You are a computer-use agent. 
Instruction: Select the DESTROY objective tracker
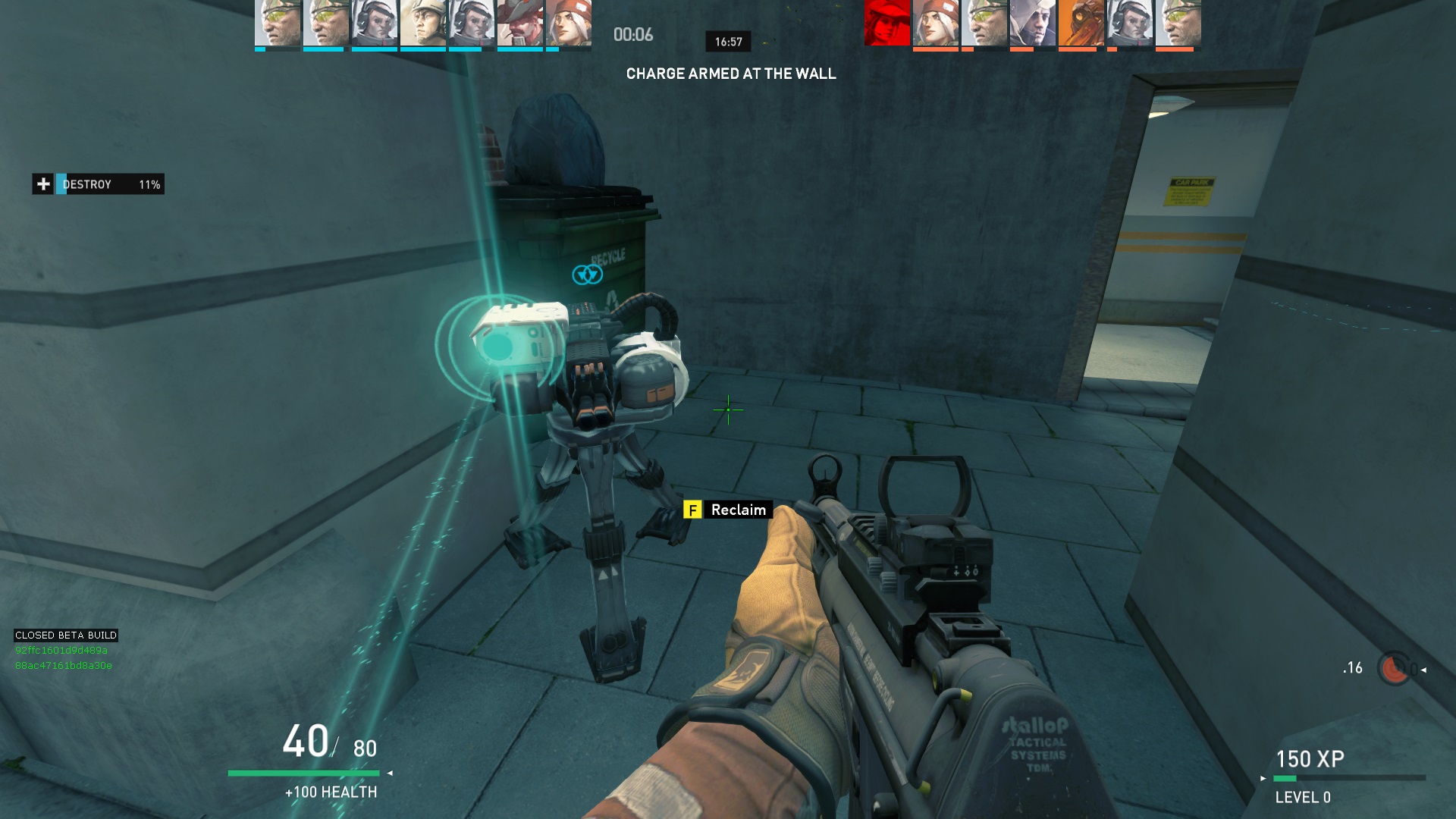coord(110,184)
